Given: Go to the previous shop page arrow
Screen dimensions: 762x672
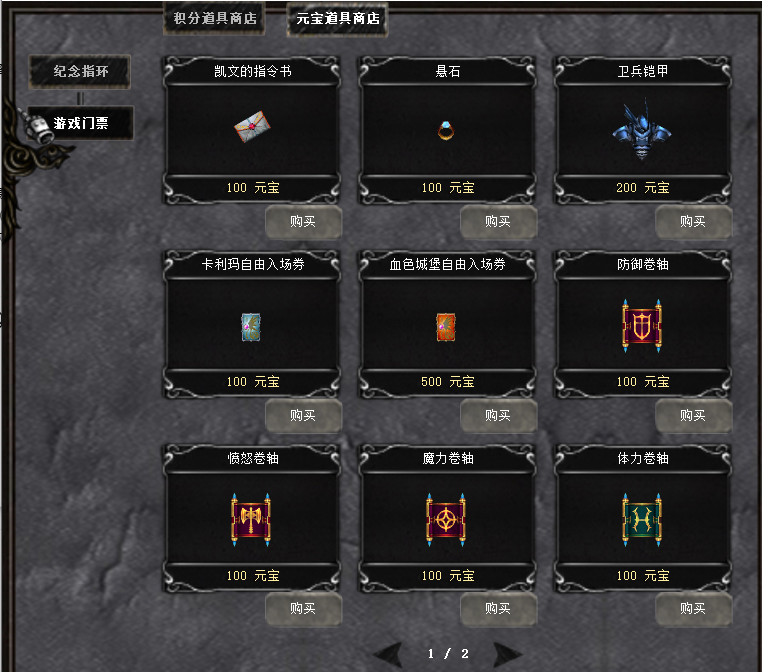Looking at the screenshot, I should coord(390,654).
